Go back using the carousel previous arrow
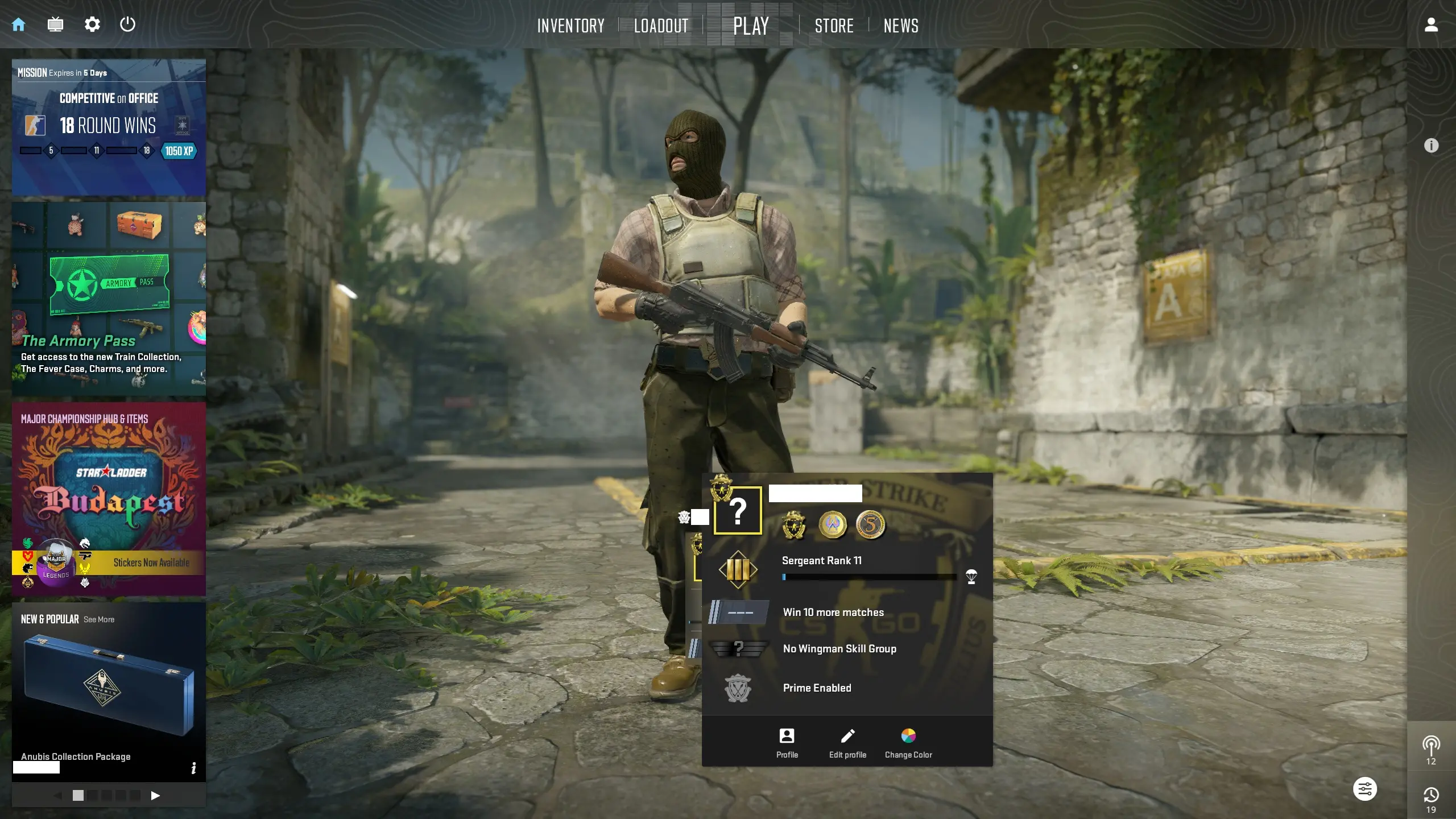The height and width of the screenshot is (819, 1456). 57,796
